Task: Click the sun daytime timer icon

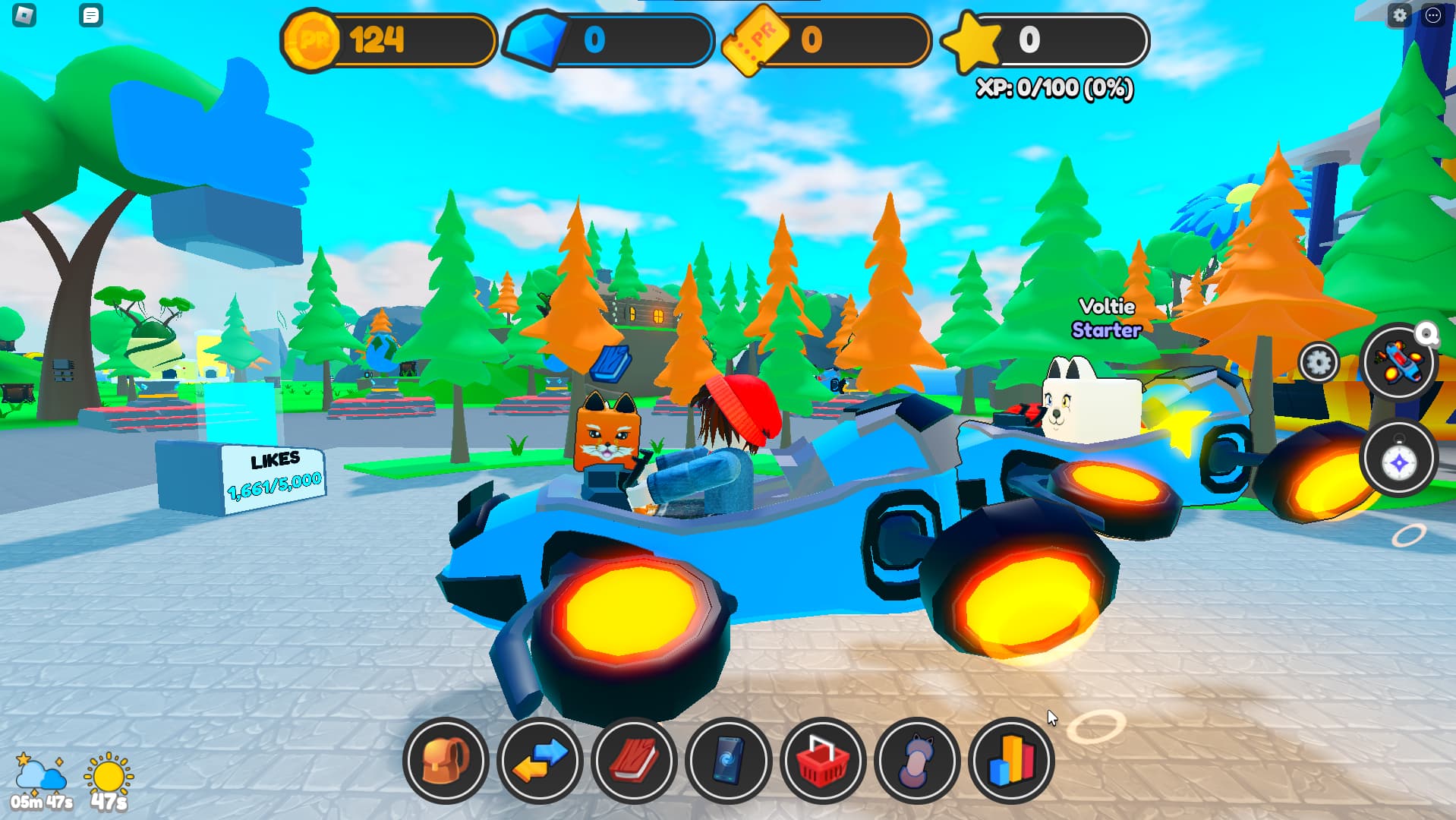Action: click(x=108, y=773)
